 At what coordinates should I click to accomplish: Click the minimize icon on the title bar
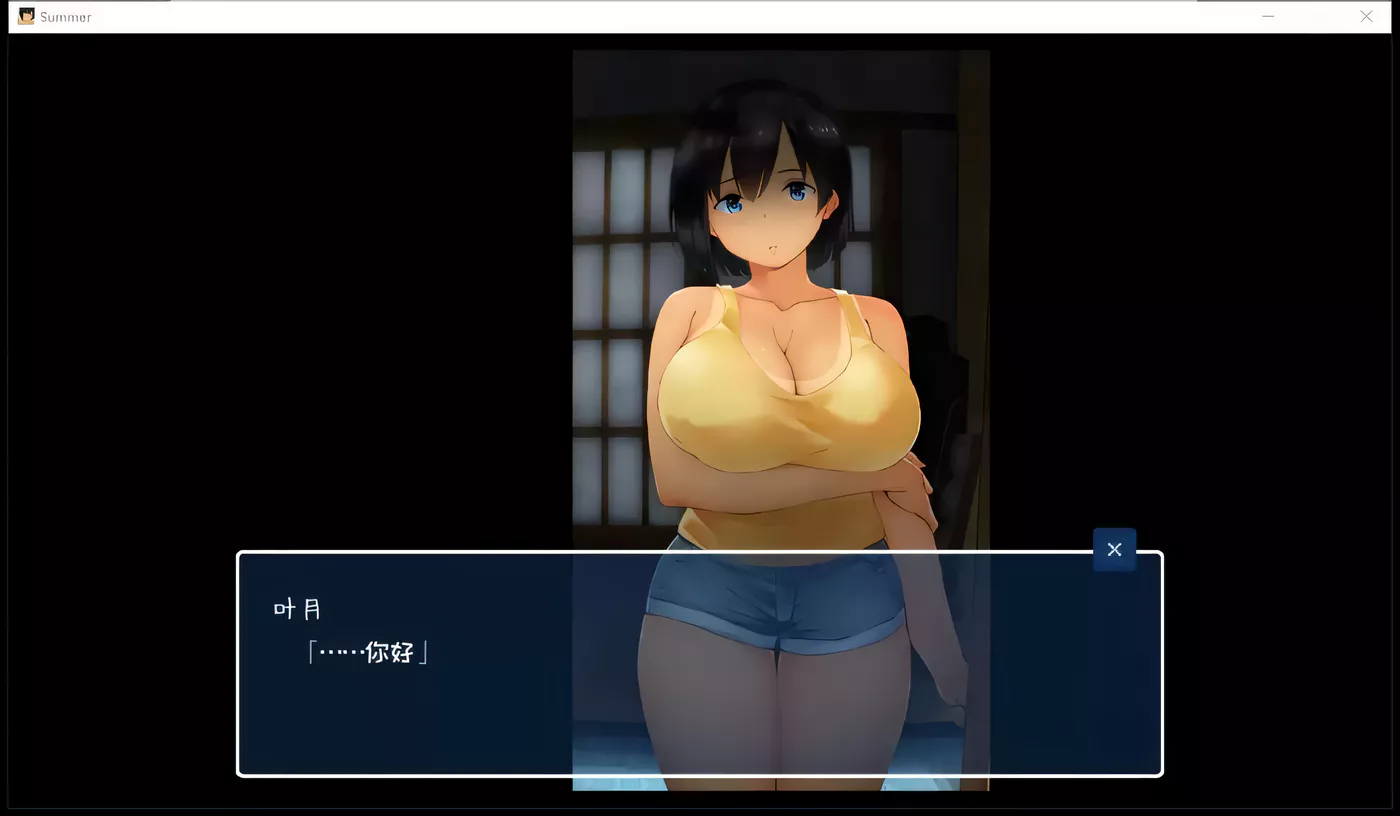(1268, 16)
